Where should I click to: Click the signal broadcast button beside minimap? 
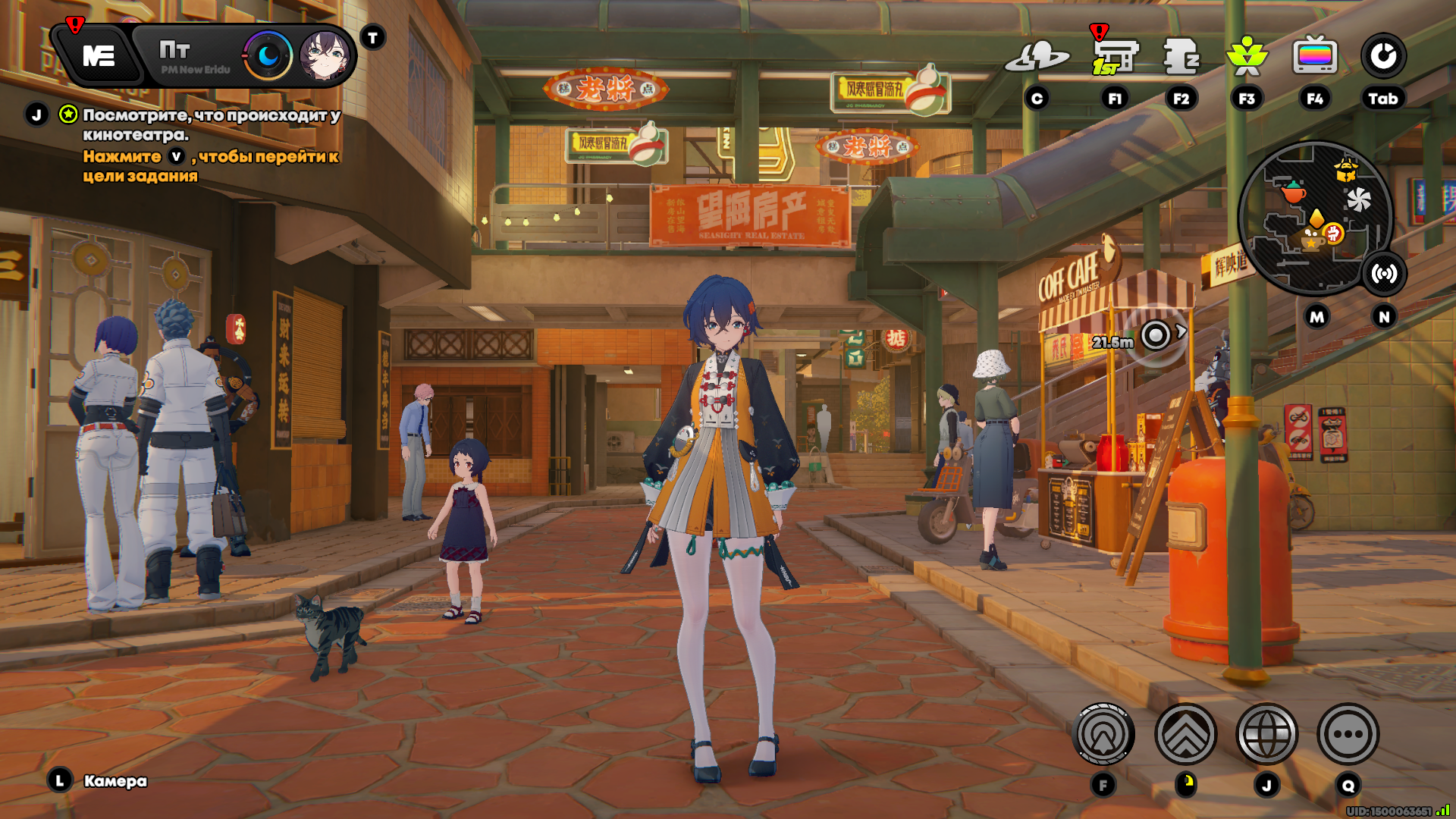pyautogui.click(x=1384, y=274)
